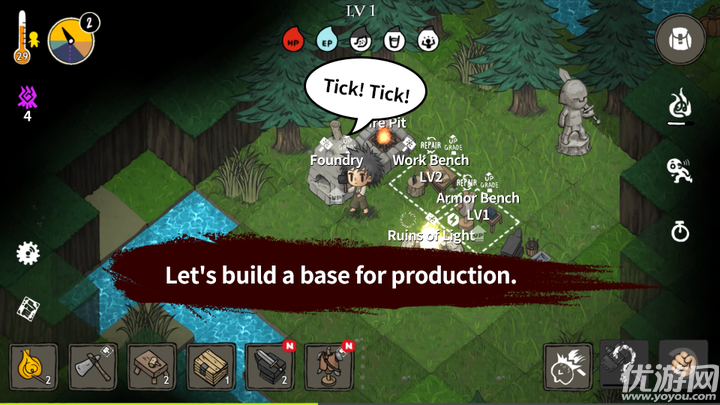
Task: Open the gear settings menu
Action: tap(28, 253)
